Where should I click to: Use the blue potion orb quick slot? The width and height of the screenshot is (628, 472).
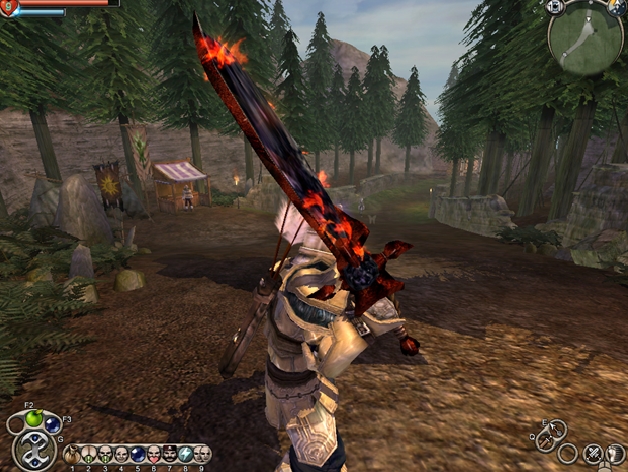[53, 425]
